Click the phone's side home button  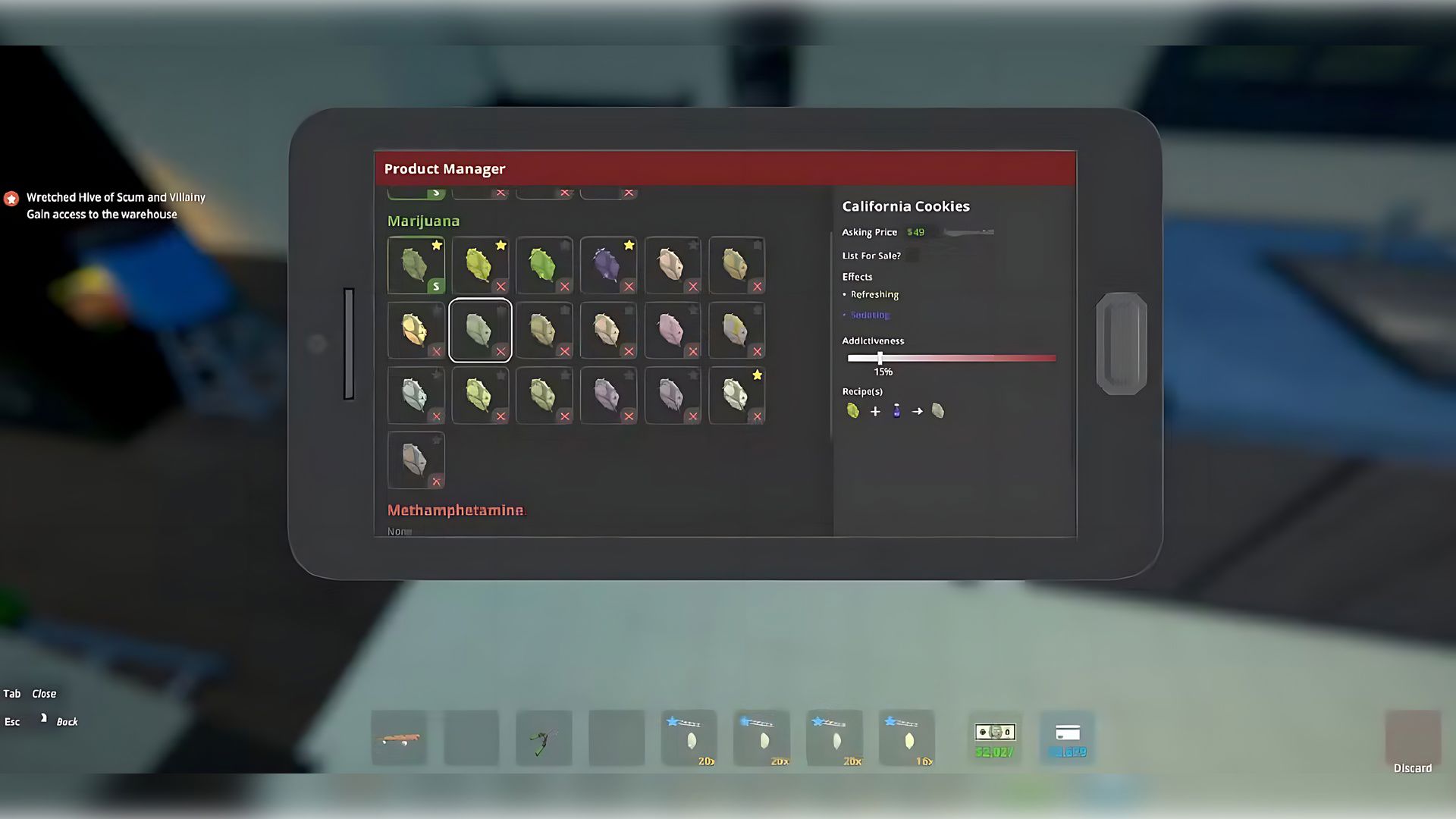1122,344
